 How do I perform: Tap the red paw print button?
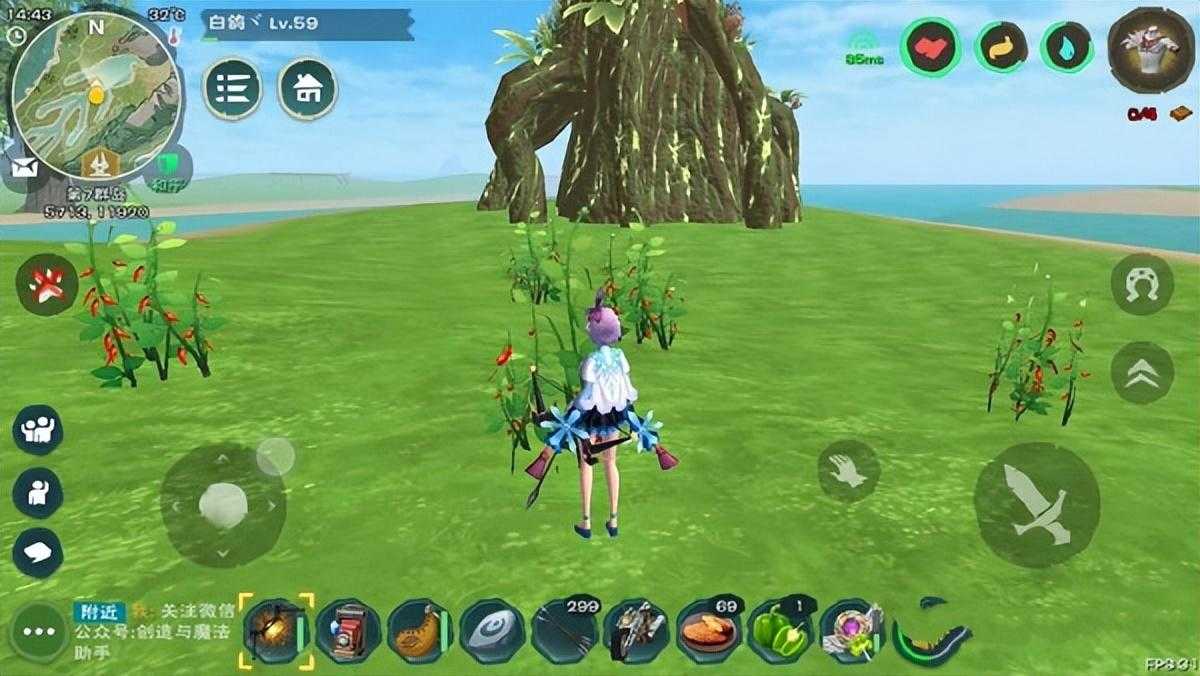[x=46, y=284]
